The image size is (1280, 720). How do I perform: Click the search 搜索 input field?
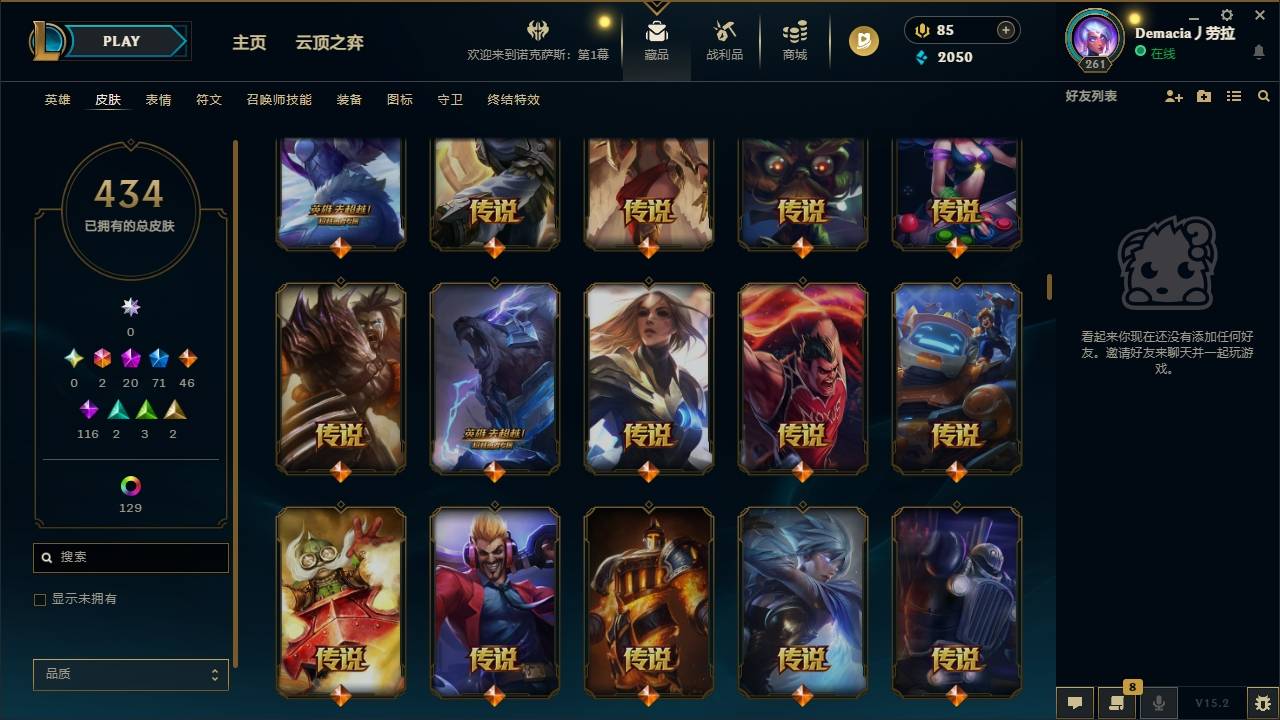click(x=130, y=557)
